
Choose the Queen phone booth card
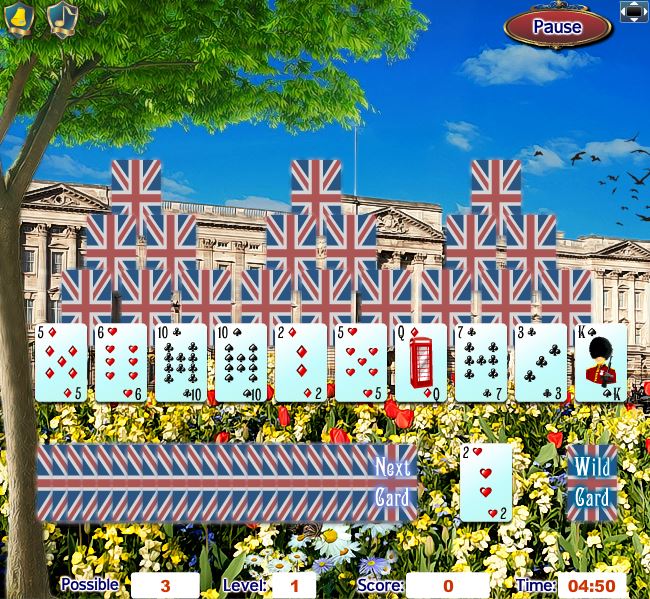421,363
